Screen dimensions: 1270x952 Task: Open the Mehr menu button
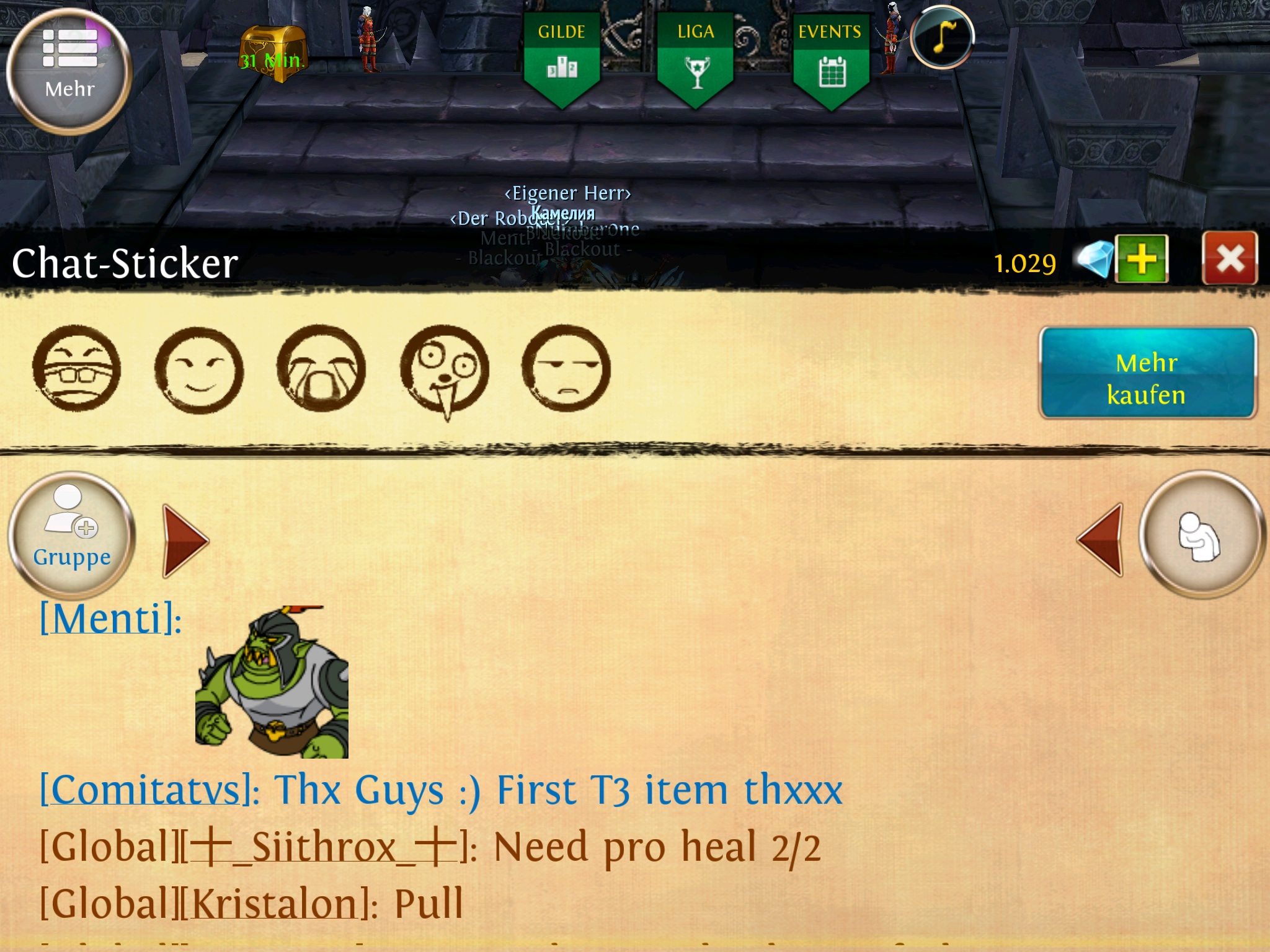click(69, 71)
